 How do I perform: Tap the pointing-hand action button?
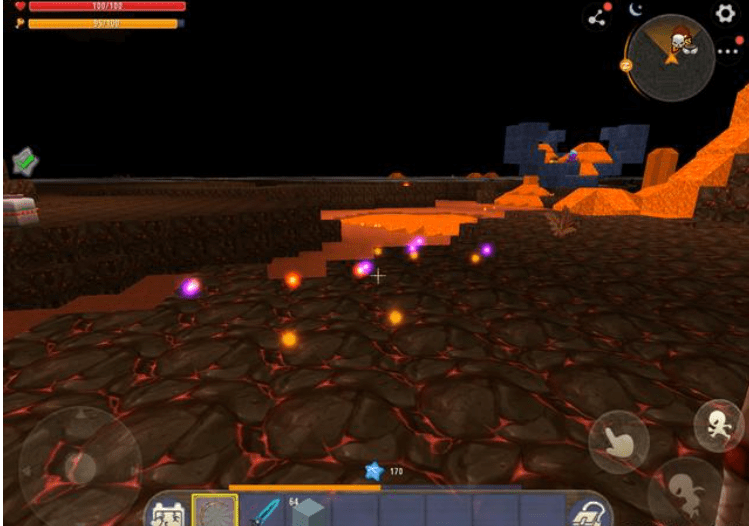619,441
